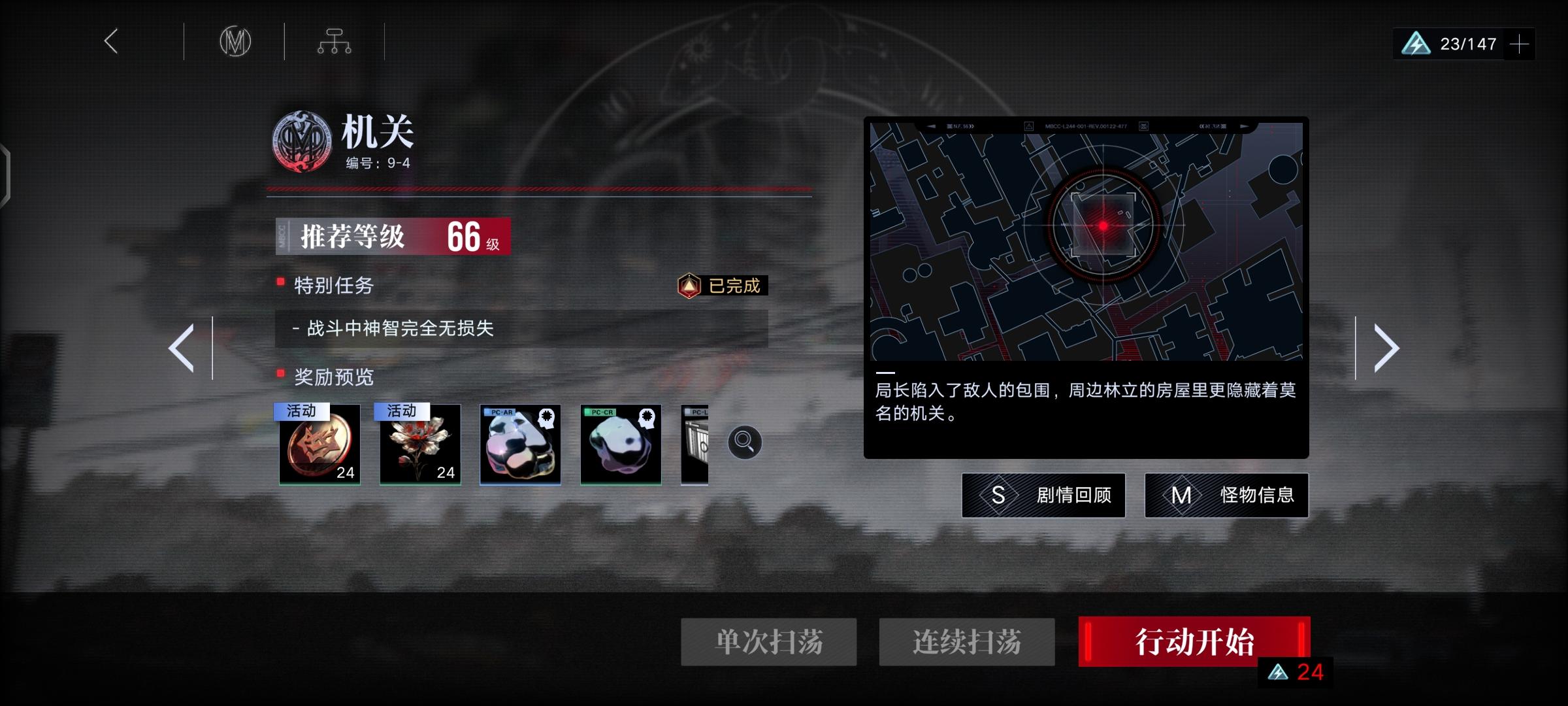Screen dimensions: 1568x706
Task: Expand the left arrow to previous stage
Action: [182, 346]
